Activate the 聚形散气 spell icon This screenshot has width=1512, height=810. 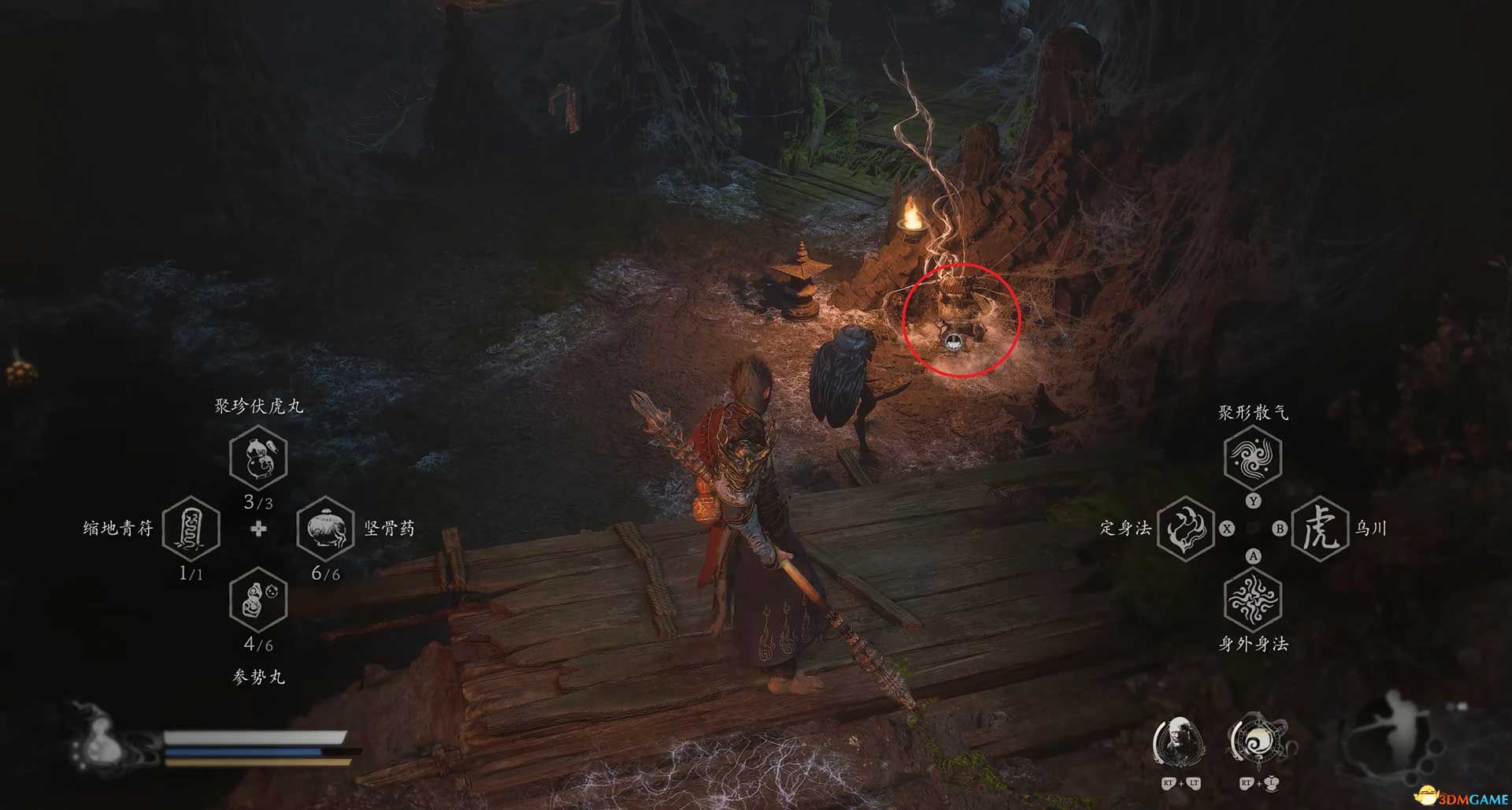pyautogui.click(x=1253, y=458)
